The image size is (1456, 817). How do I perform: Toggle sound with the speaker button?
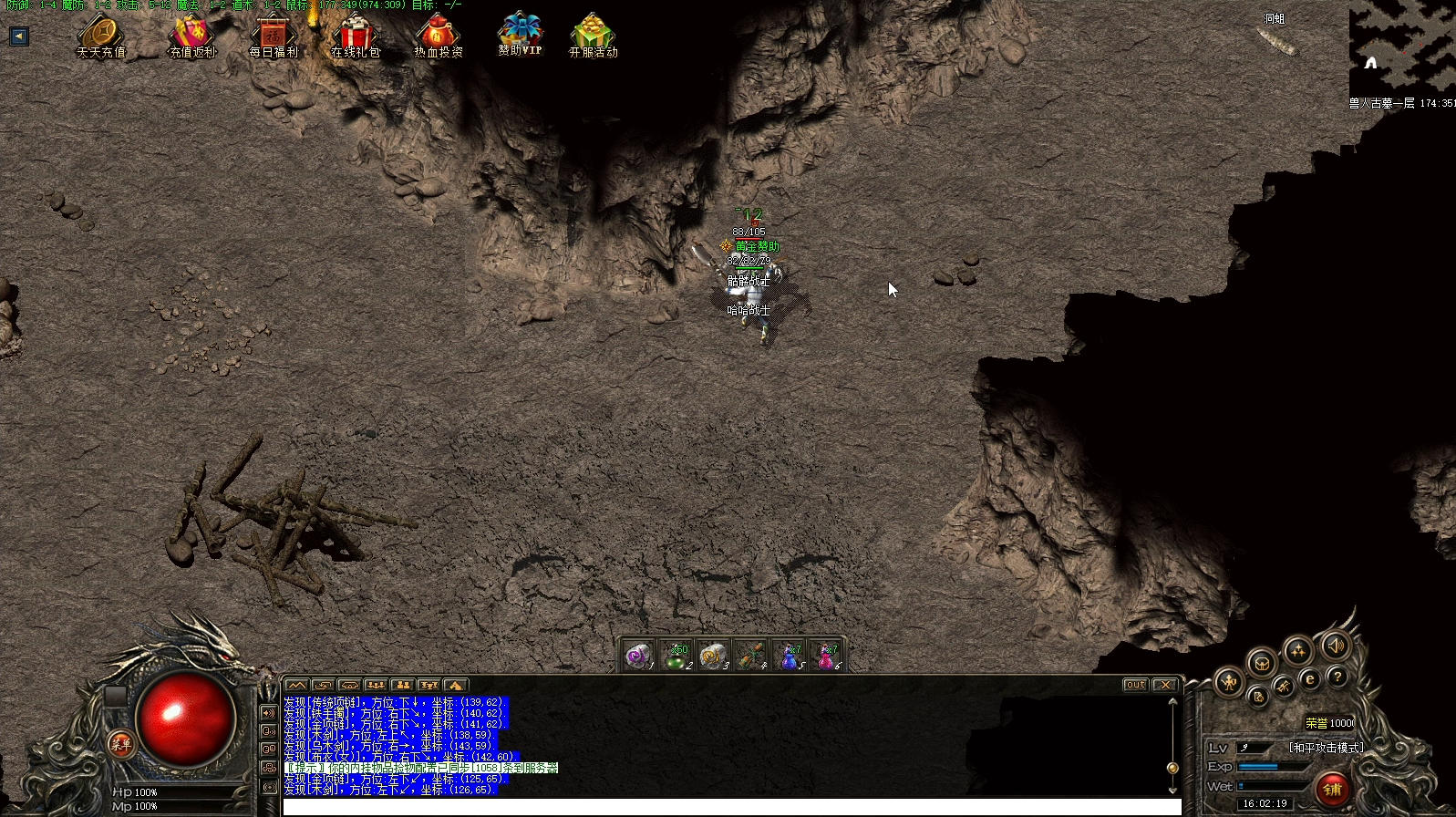click(x=1336, y=646)
